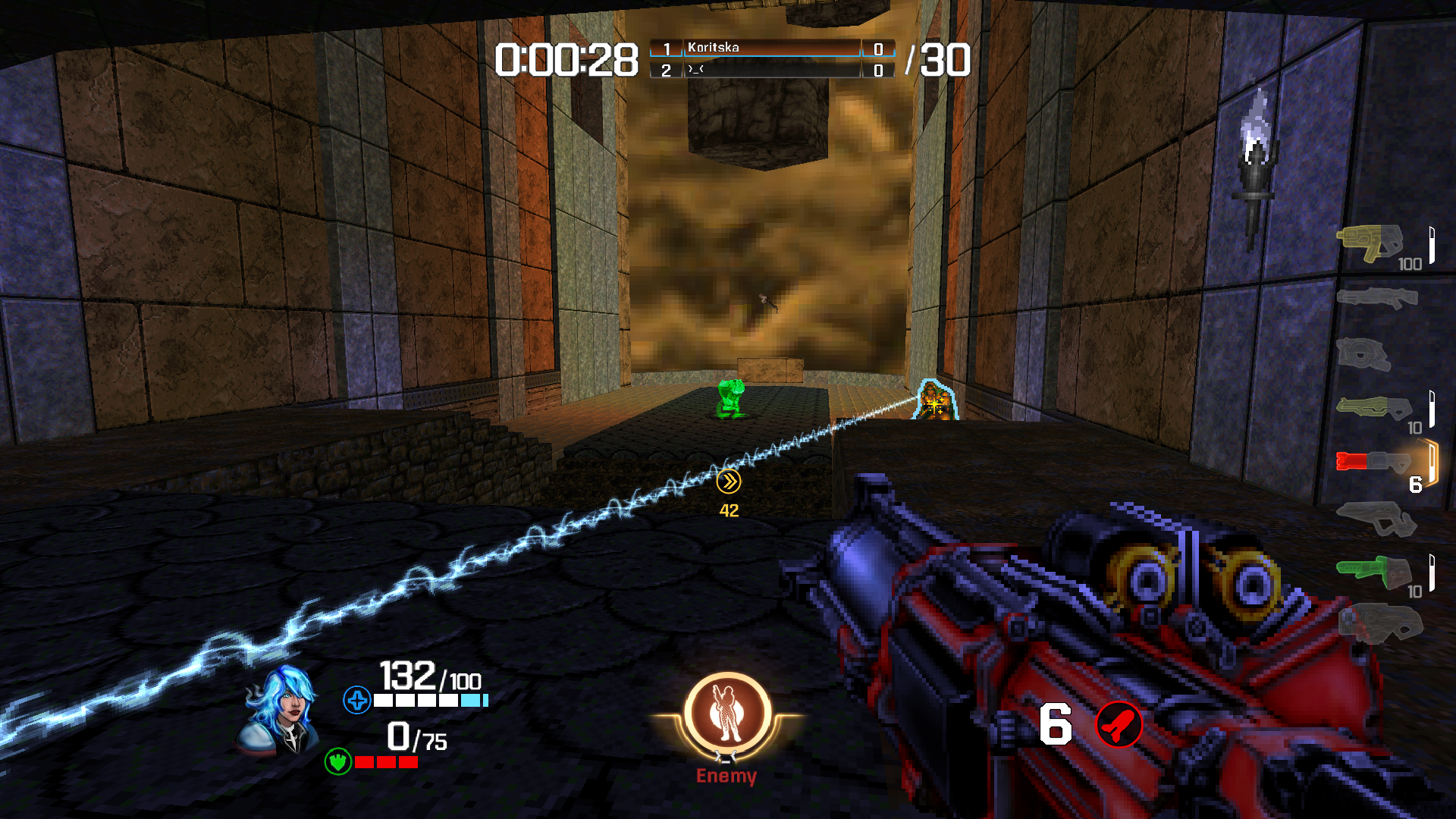Click the blue-haired champion portrait
This screenshot has width=1456, height=819.
pyautogui.click(x=281, y=711)
